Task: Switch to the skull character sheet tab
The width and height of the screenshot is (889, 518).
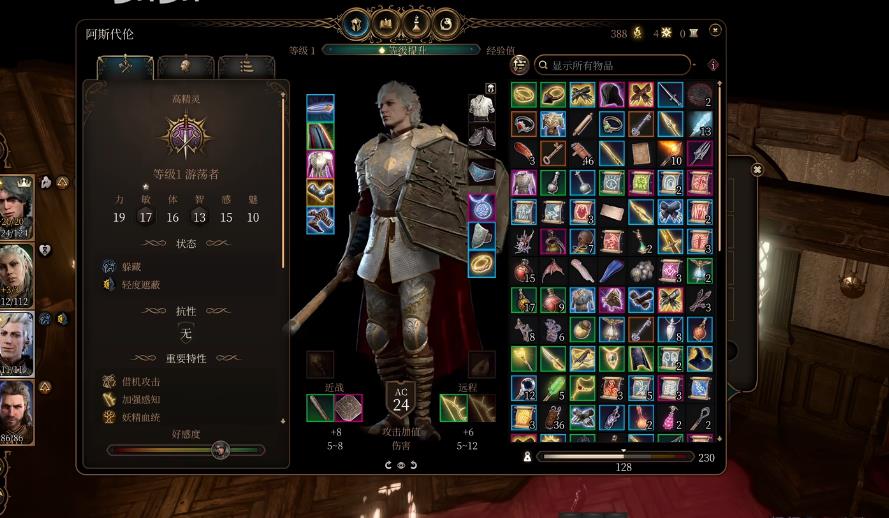Action: (185, 67)
